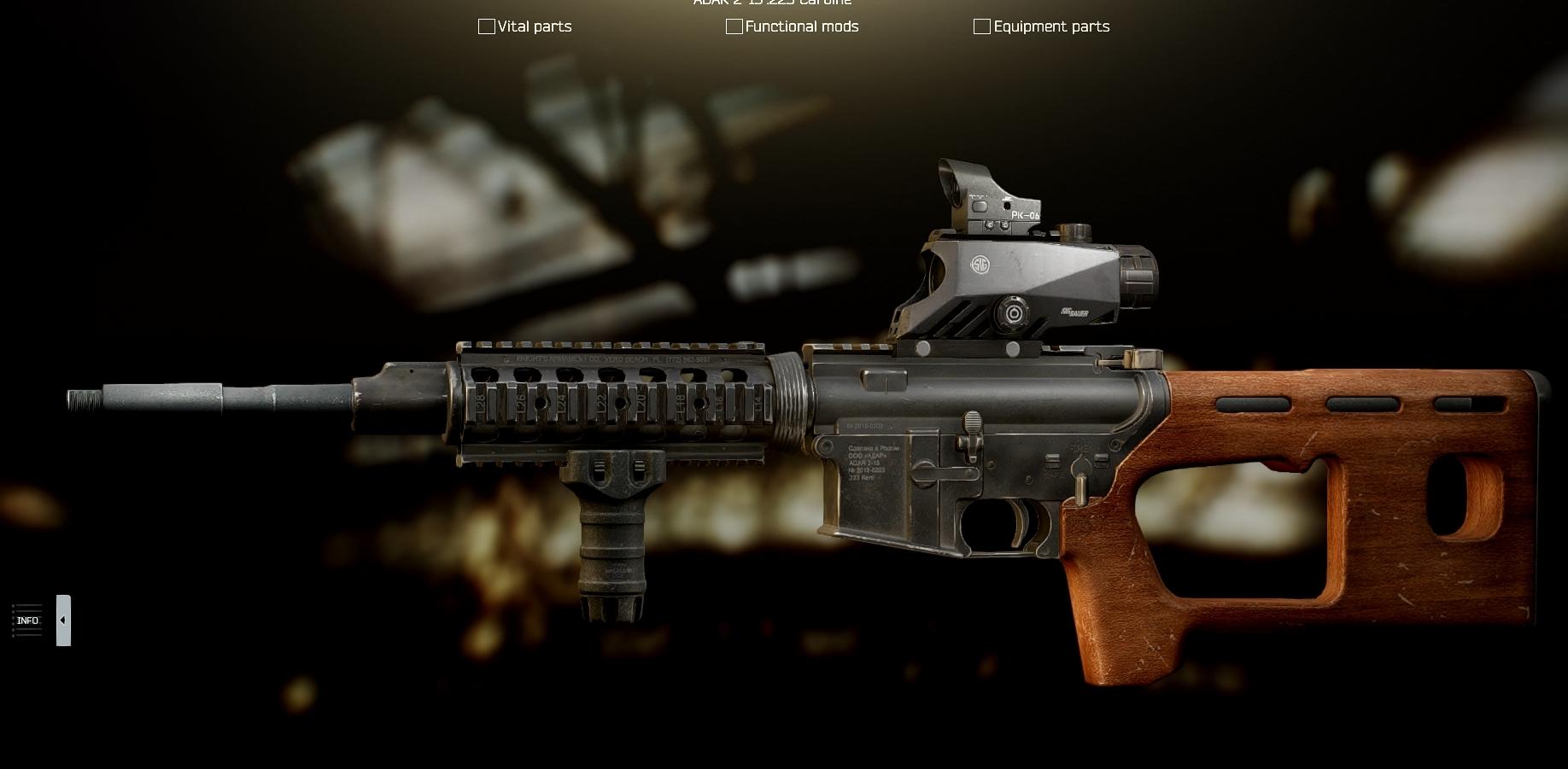Expand the INFO side panel arrow
The width and height of the screenshot is (1568, 769).
click(x=63, y=620)
